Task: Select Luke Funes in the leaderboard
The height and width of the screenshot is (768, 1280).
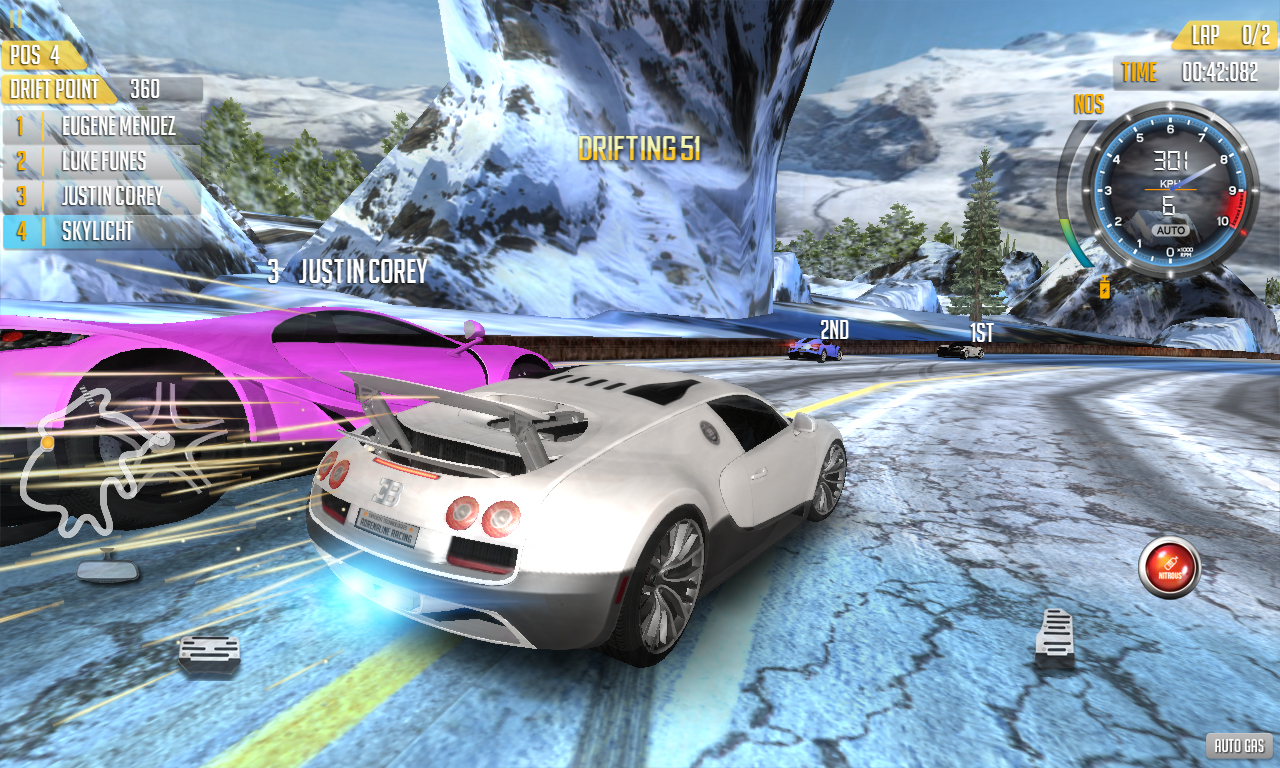Action: point(103,161)
